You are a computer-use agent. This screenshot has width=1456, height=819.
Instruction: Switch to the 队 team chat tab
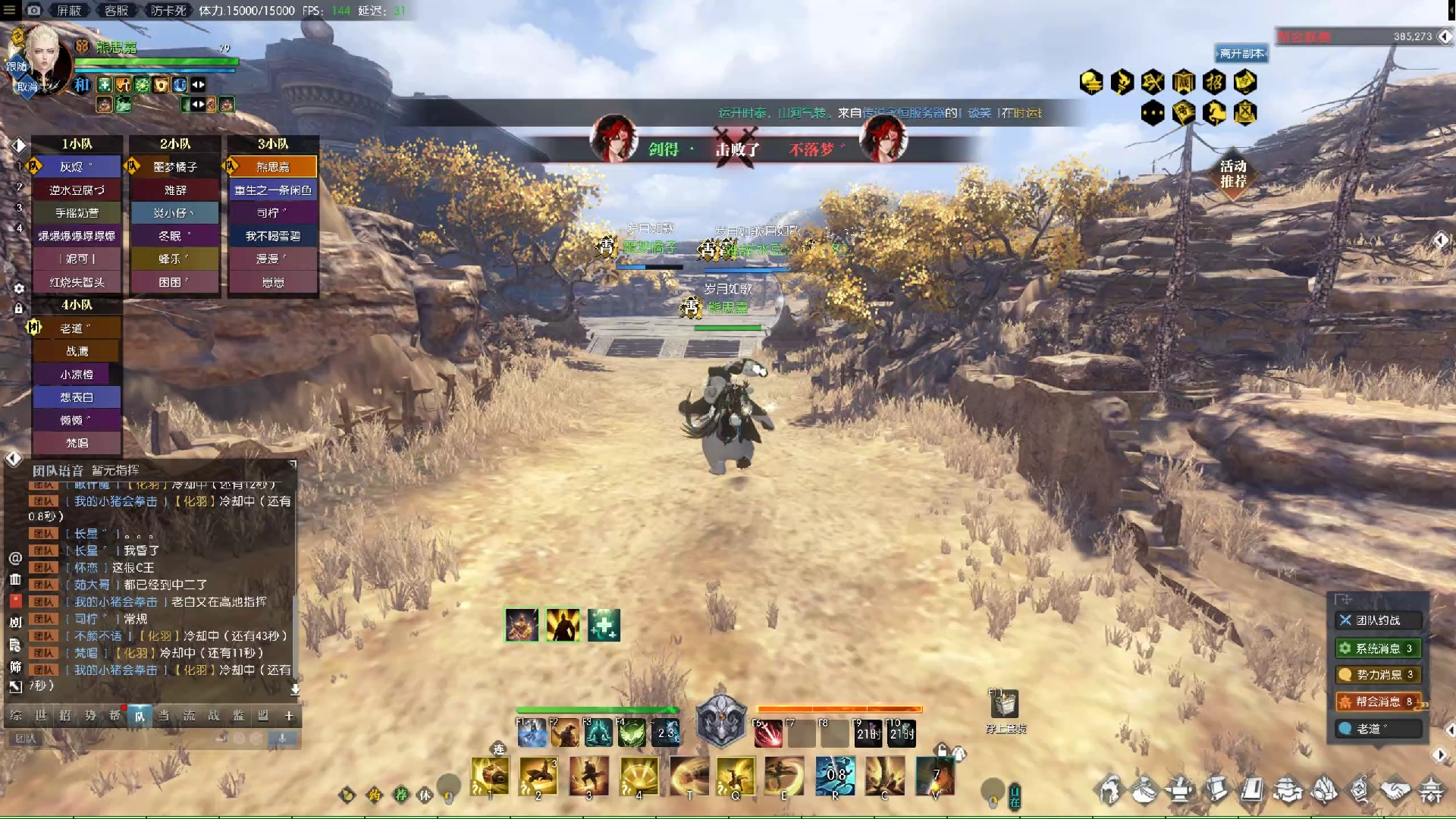(140, 716)
